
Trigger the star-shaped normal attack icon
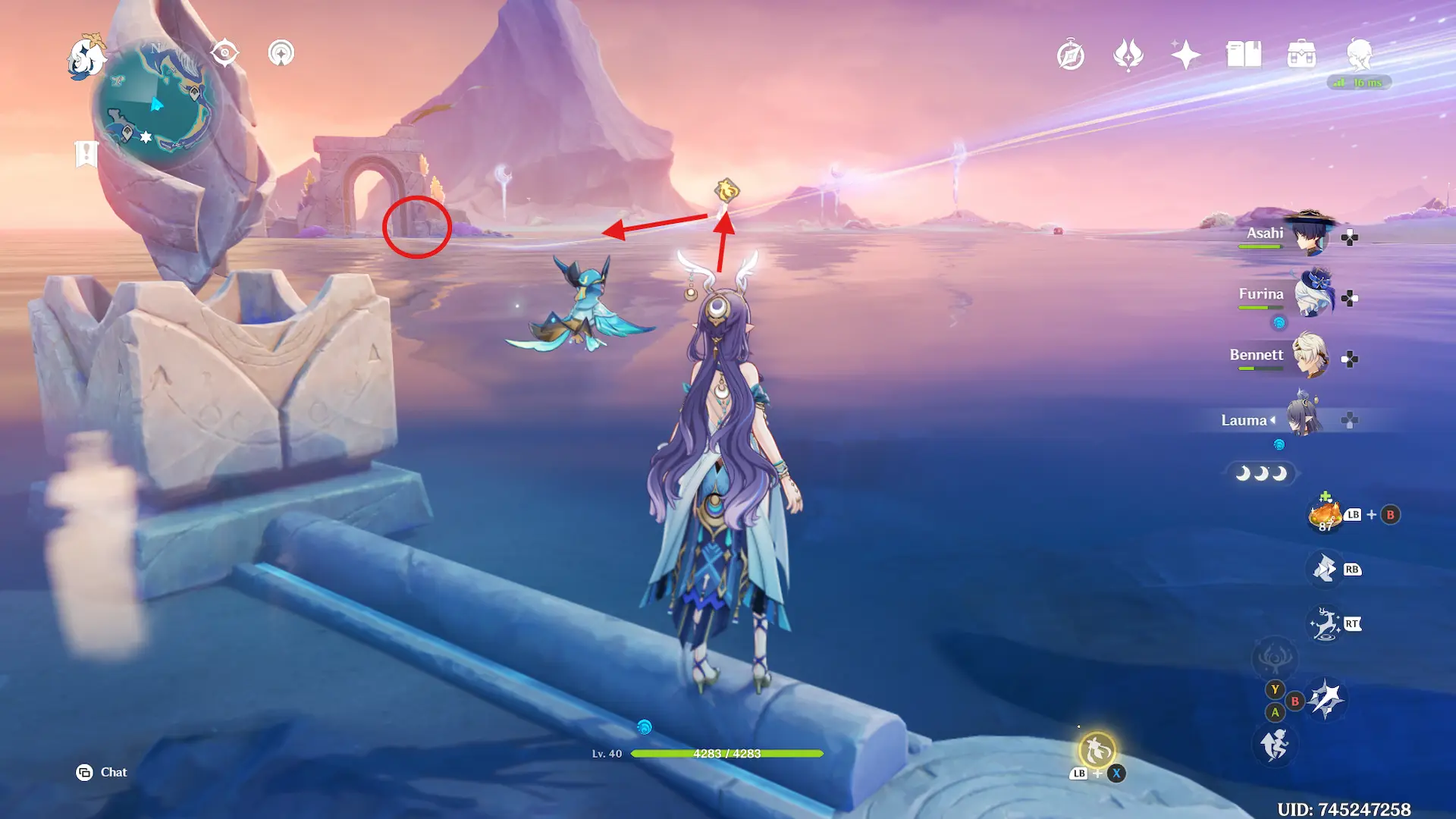coord(1326,698)
